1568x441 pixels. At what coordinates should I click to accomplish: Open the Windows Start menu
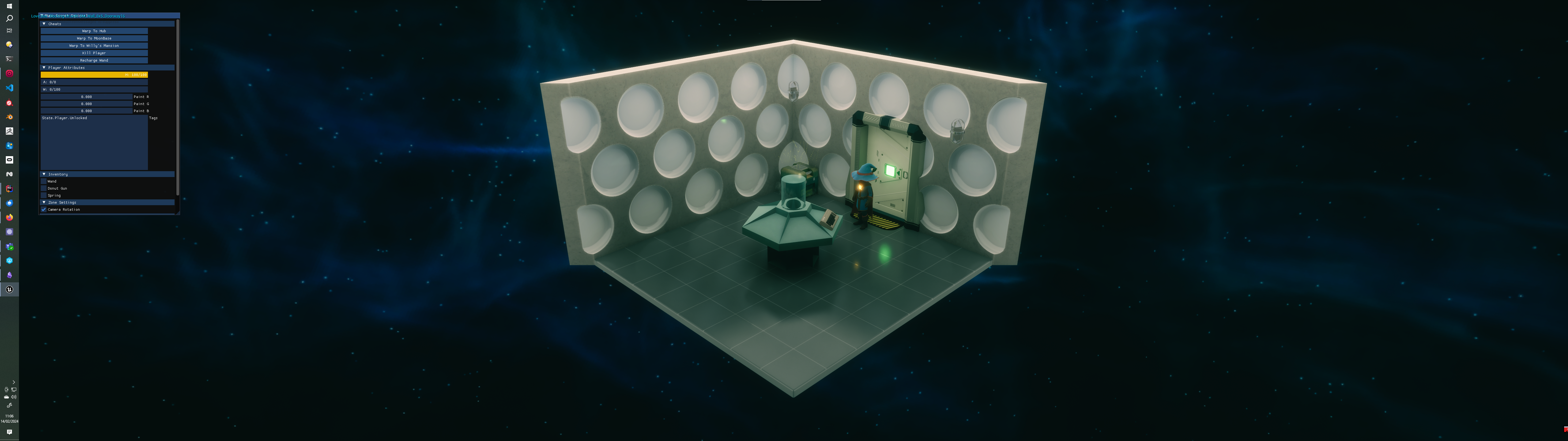9,6
